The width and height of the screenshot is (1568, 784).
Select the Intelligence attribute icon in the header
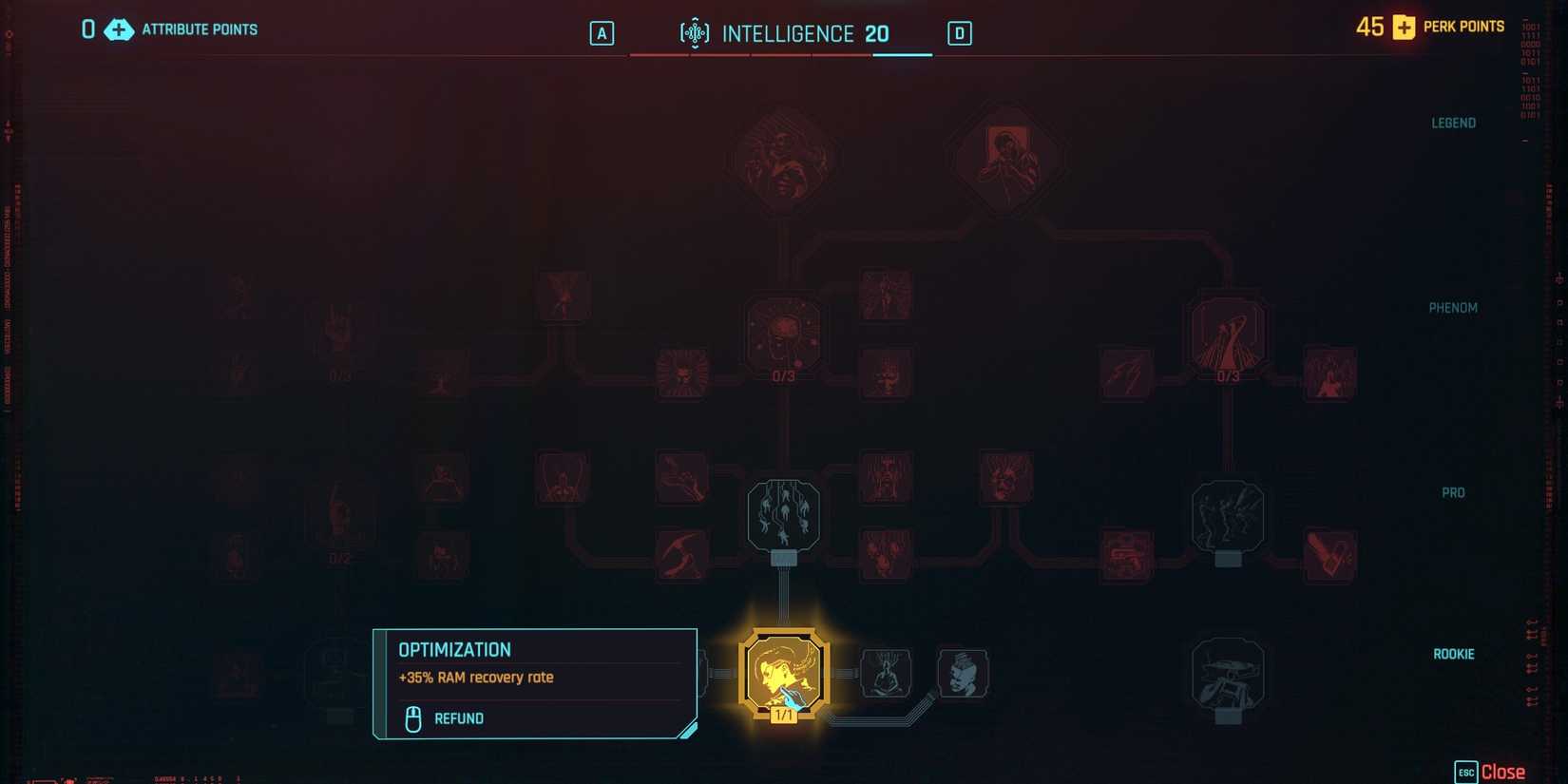695,32
